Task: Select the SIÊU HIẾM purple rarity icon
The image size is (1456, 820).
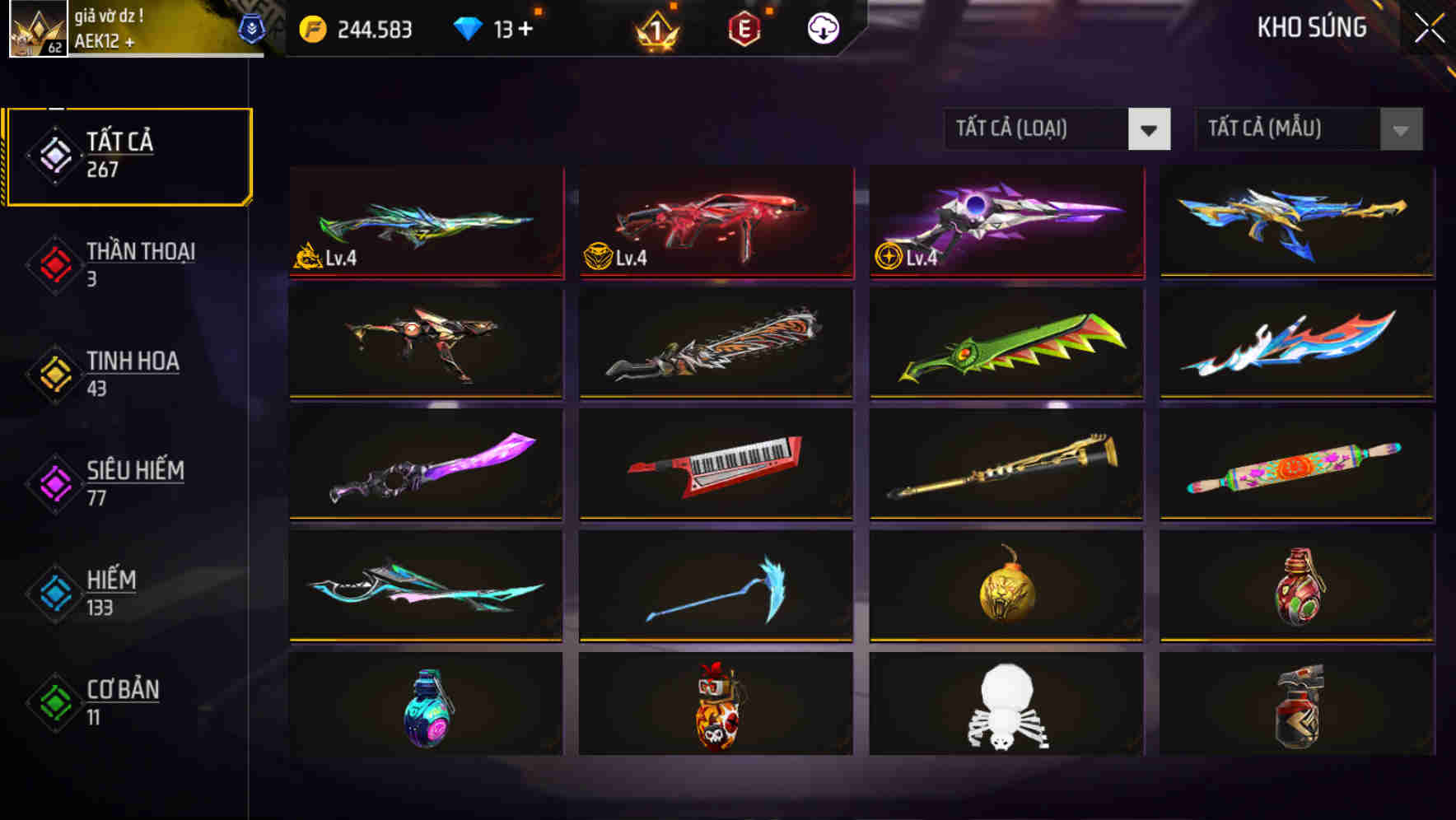Action: (x=52, y=482)
